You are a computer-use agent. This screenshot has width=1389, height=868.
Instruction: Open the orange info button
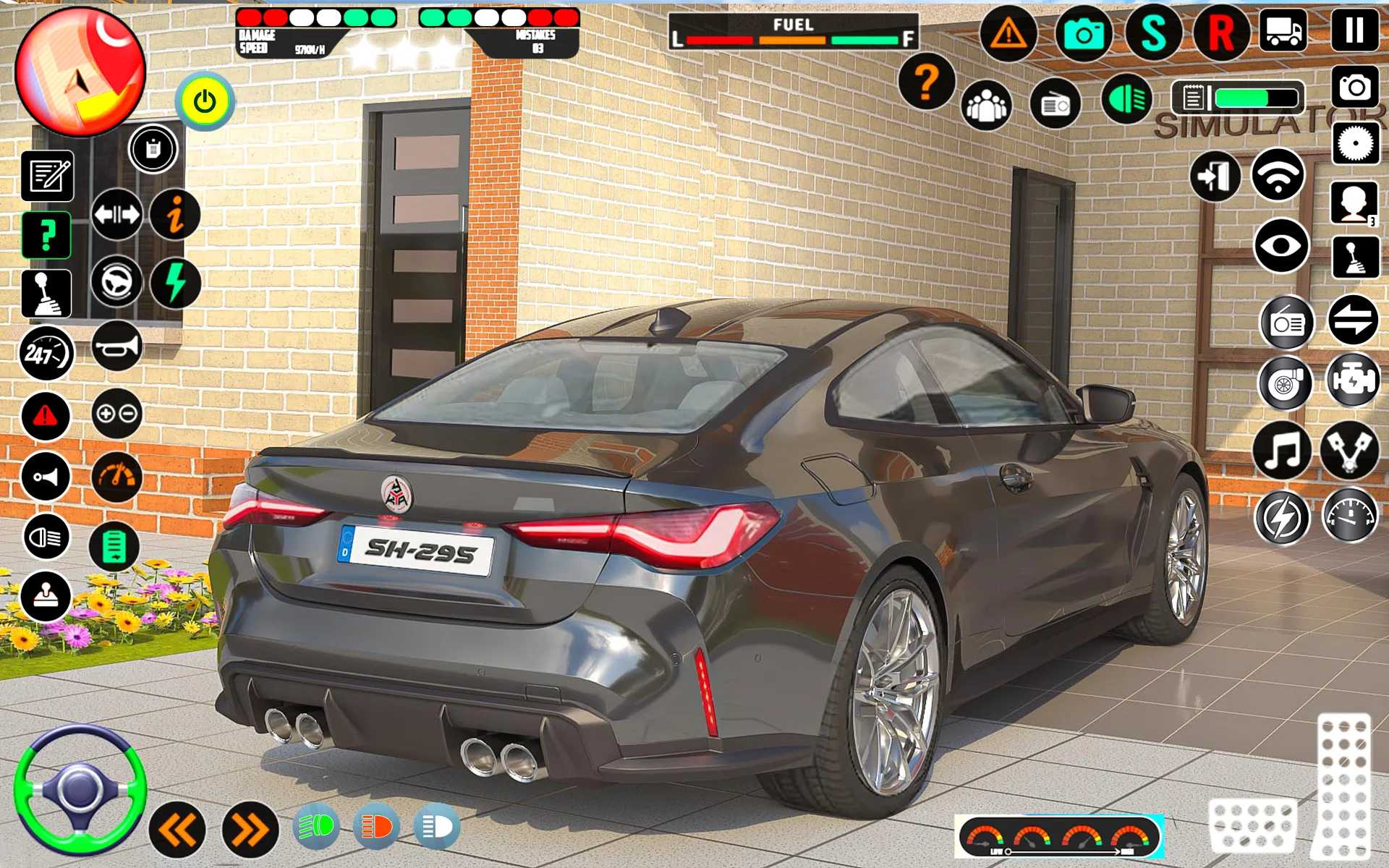(175, 214)
